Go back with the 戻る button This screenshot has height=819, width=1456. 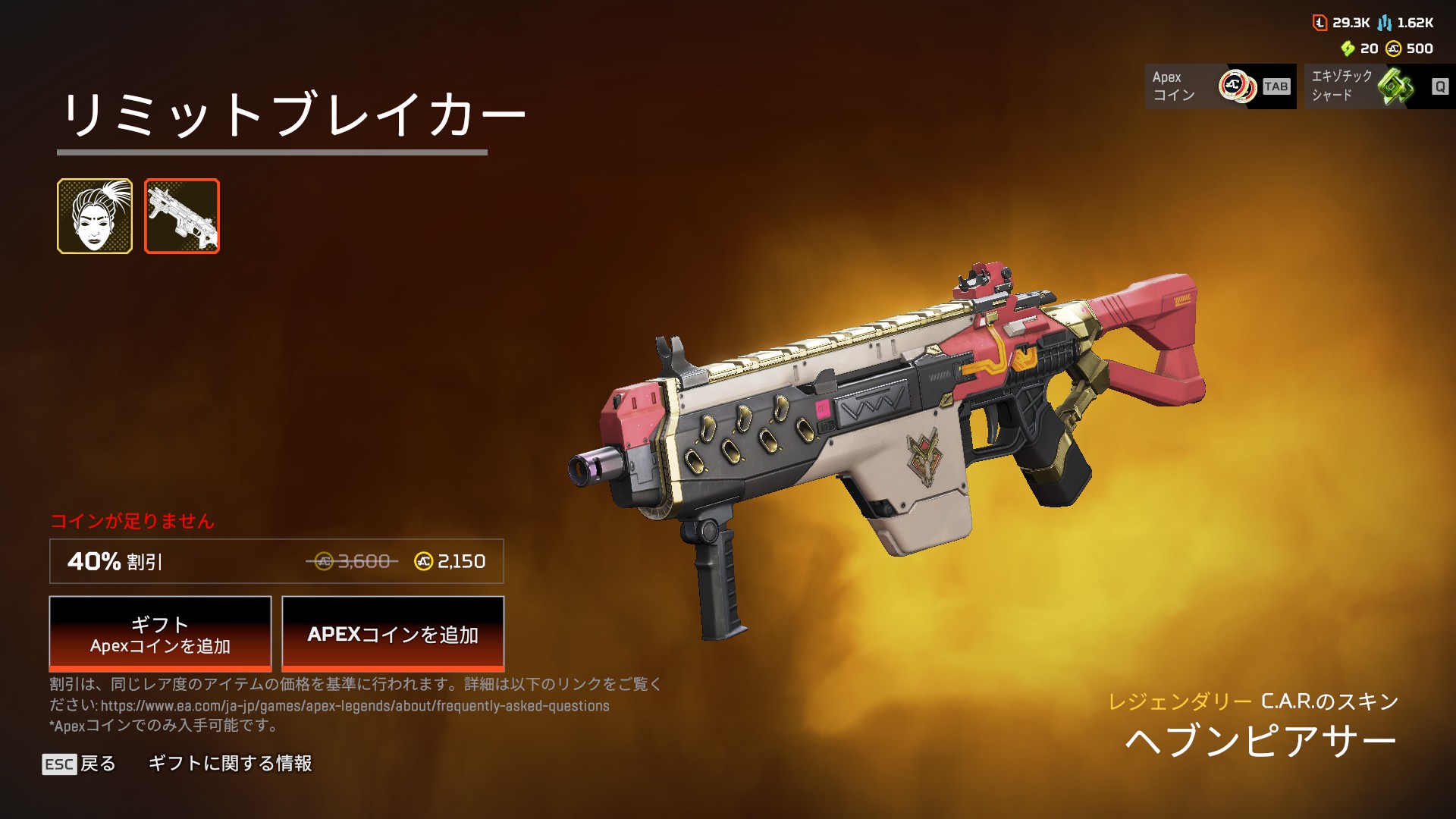coord(80,764)
